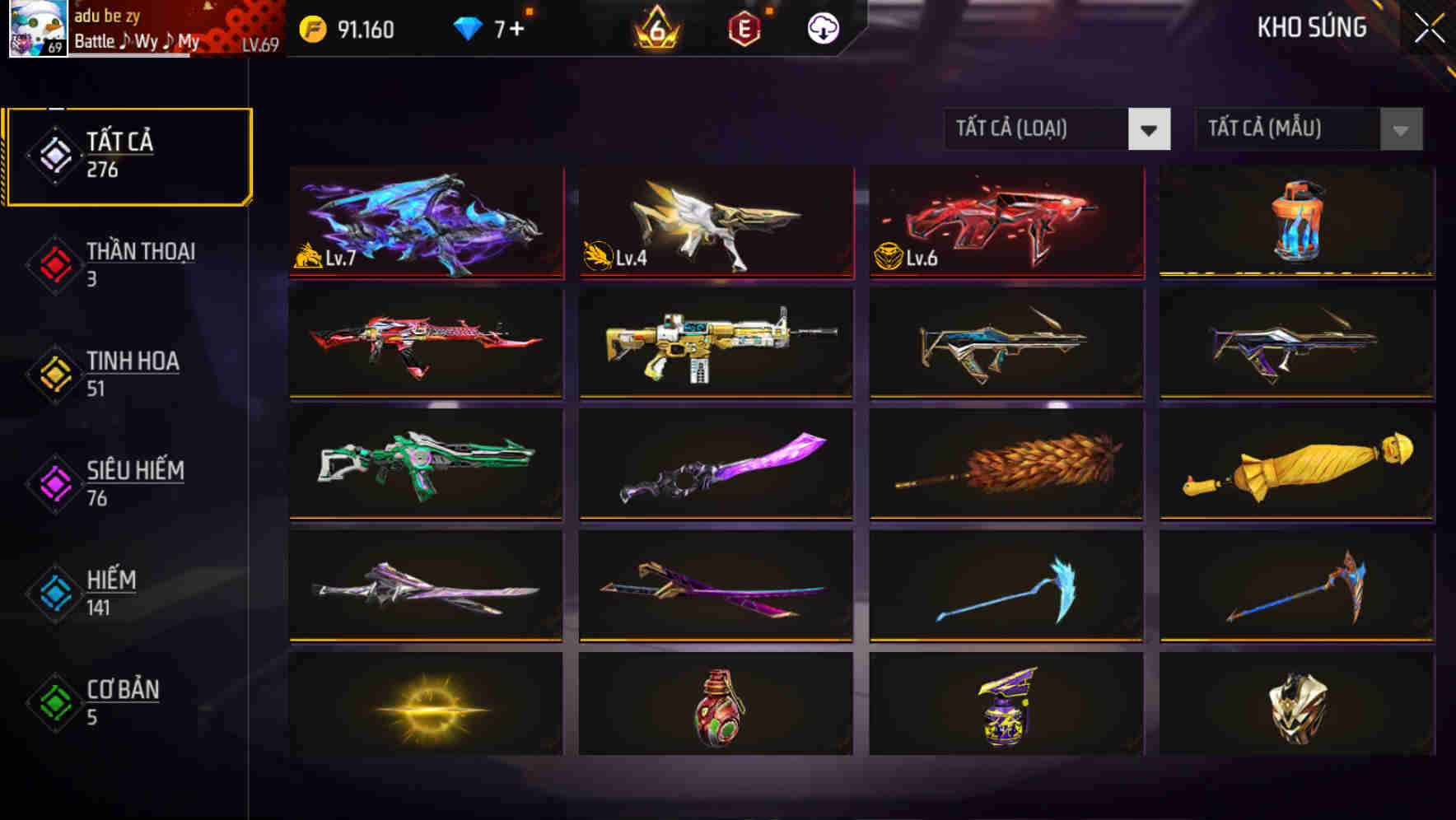Screen dimensions: 1456x820
Task: Open the TẤT CẢ (LOẠI) filter dropdown
Action: 1057,129
